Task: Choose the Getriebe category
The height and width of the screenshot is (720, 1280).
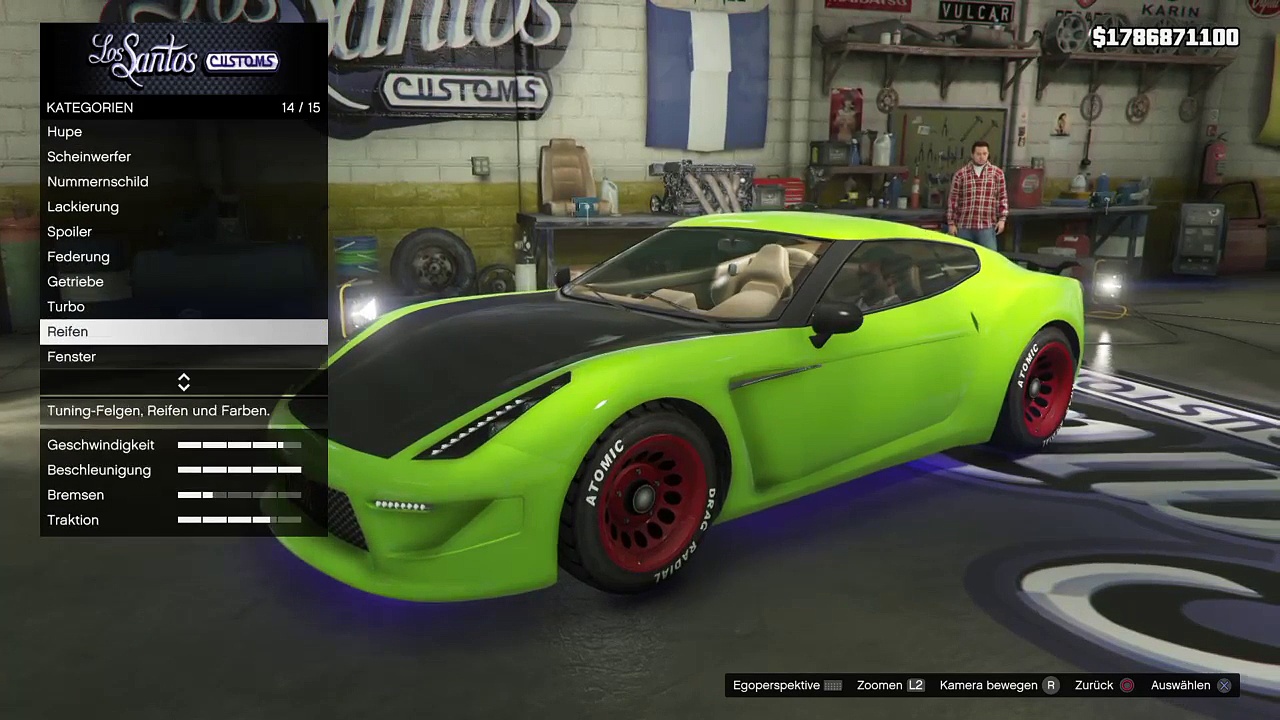Action: (x=75, y=282)
